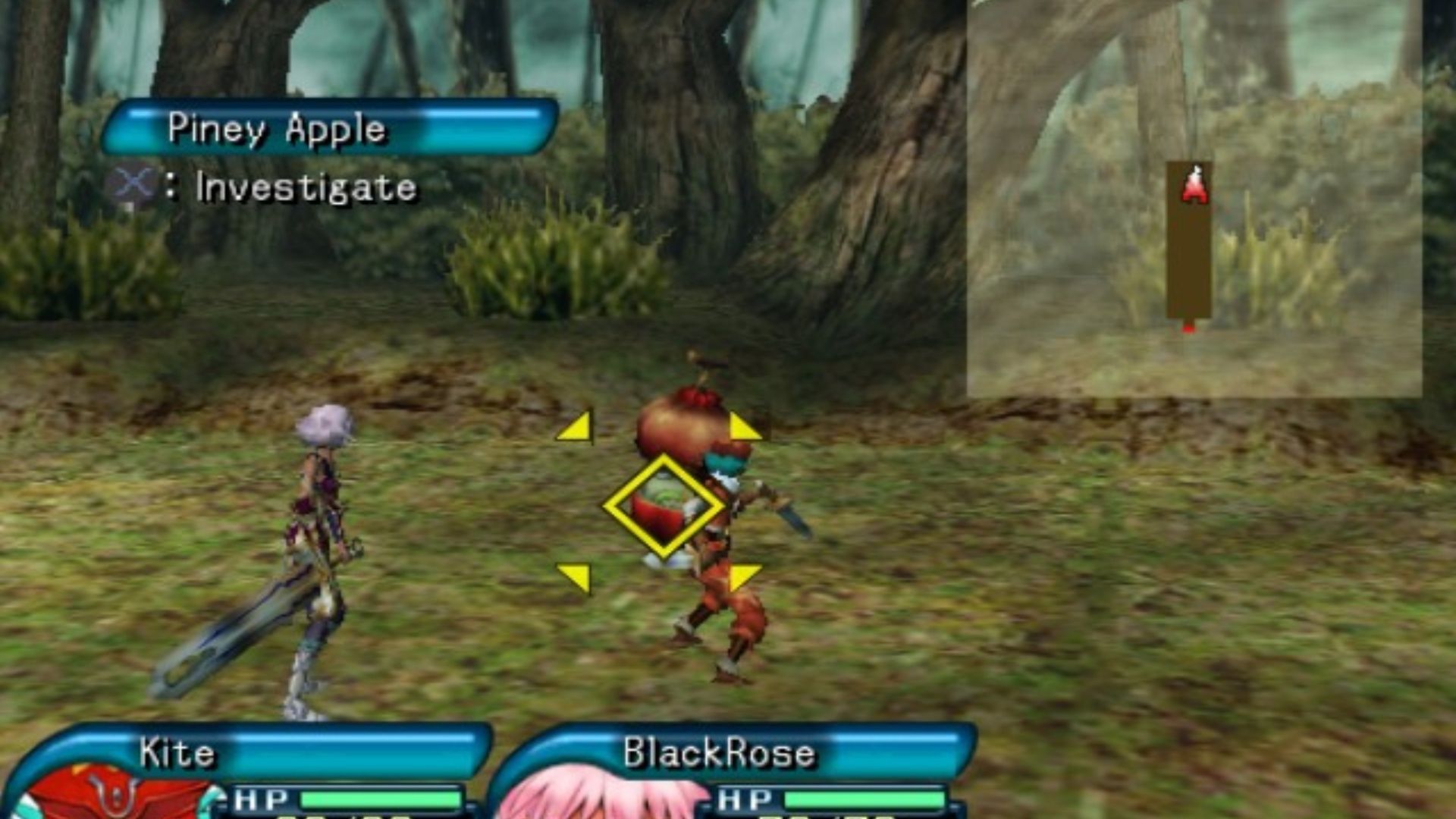Click the Investigate text label
1456x819 pixels.
303,186
